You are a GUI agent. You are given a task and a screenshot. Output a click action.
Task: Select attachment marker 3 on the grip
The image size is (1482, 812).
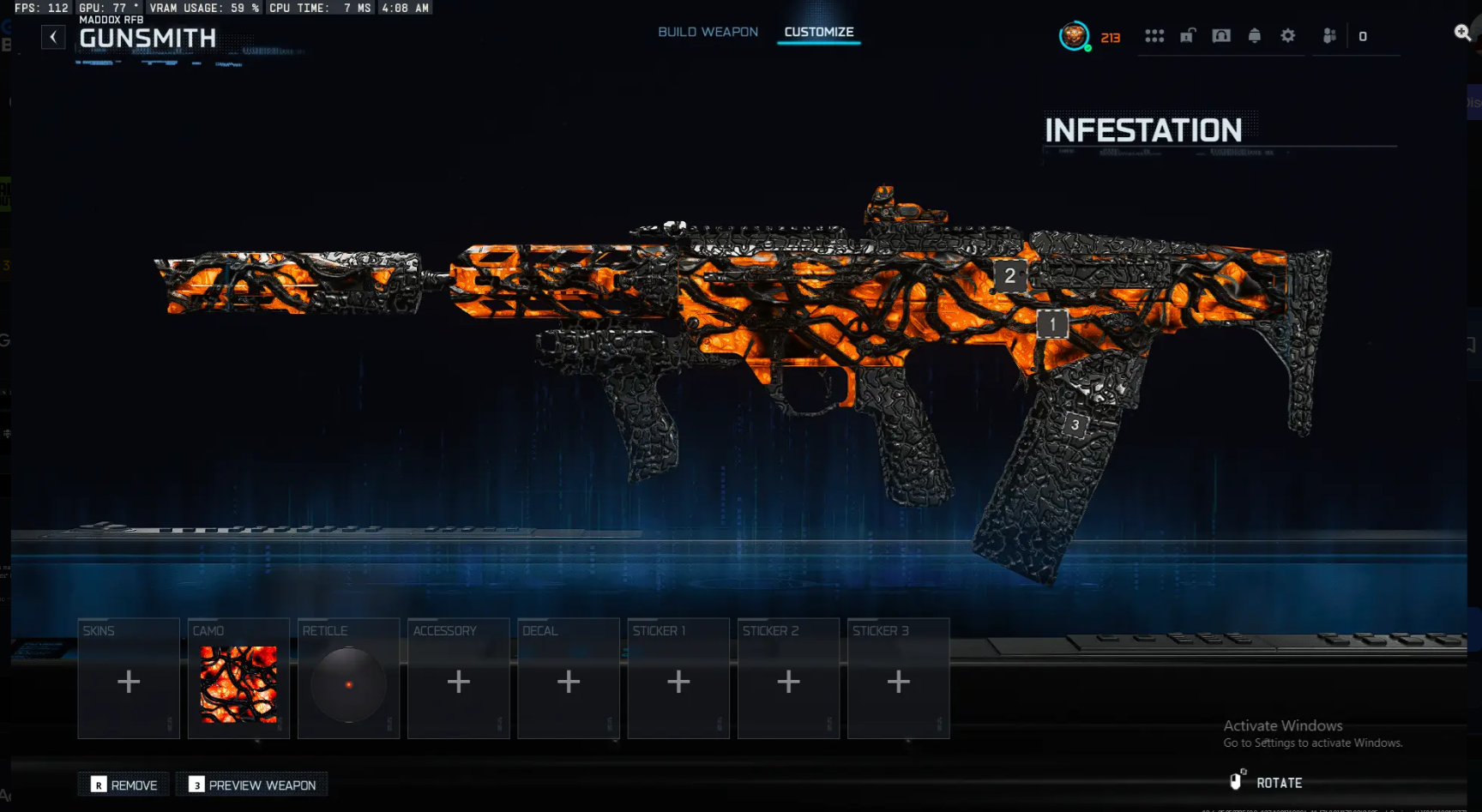[x=1075, y=424]
